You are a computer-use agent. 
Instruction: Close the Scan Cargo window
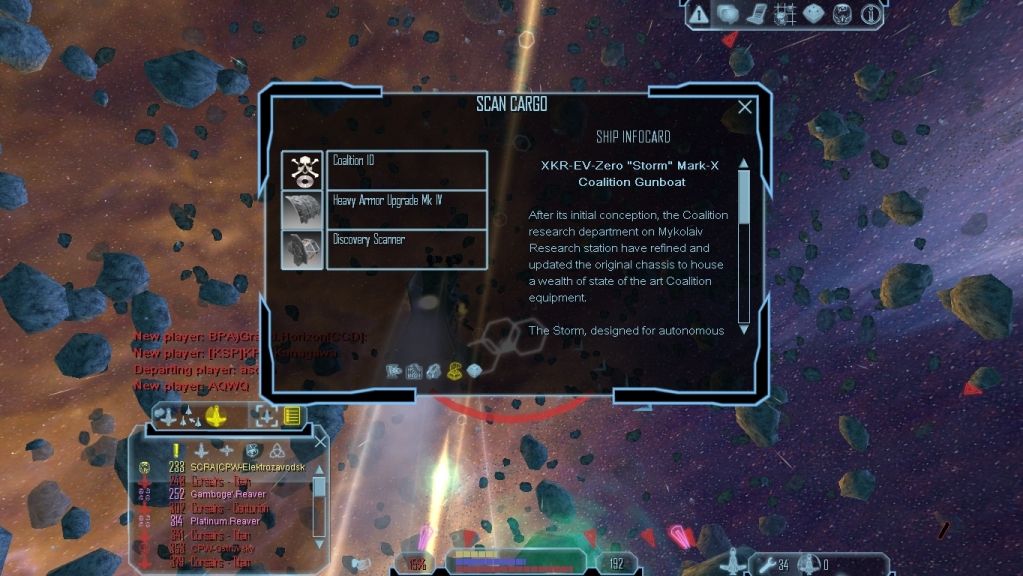[744, 107]
